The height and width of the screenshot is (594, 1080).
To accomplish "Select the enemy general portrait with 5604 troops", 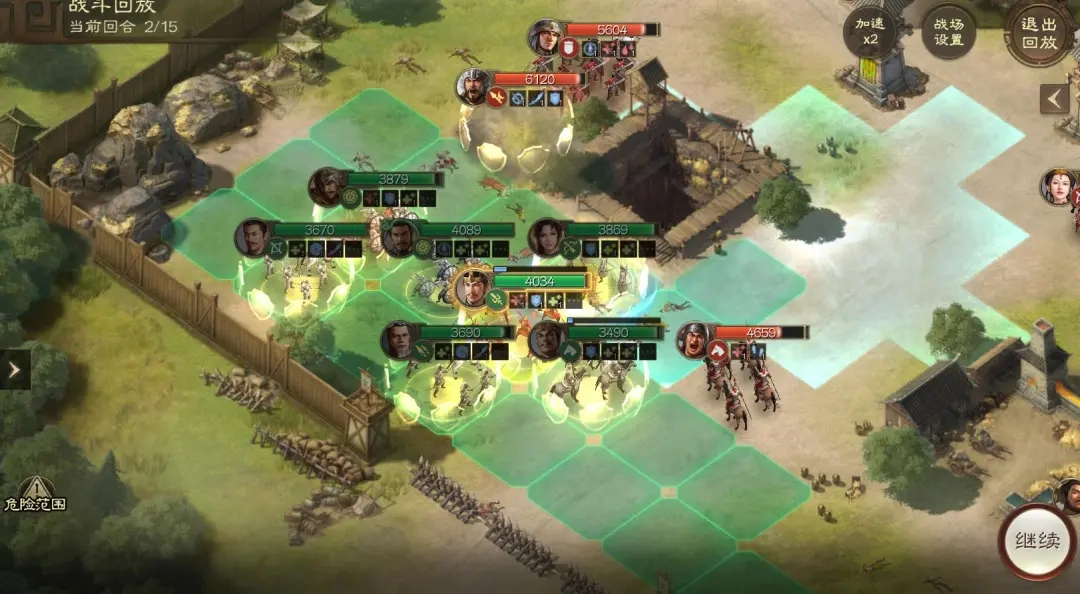I will coord(547,37).
